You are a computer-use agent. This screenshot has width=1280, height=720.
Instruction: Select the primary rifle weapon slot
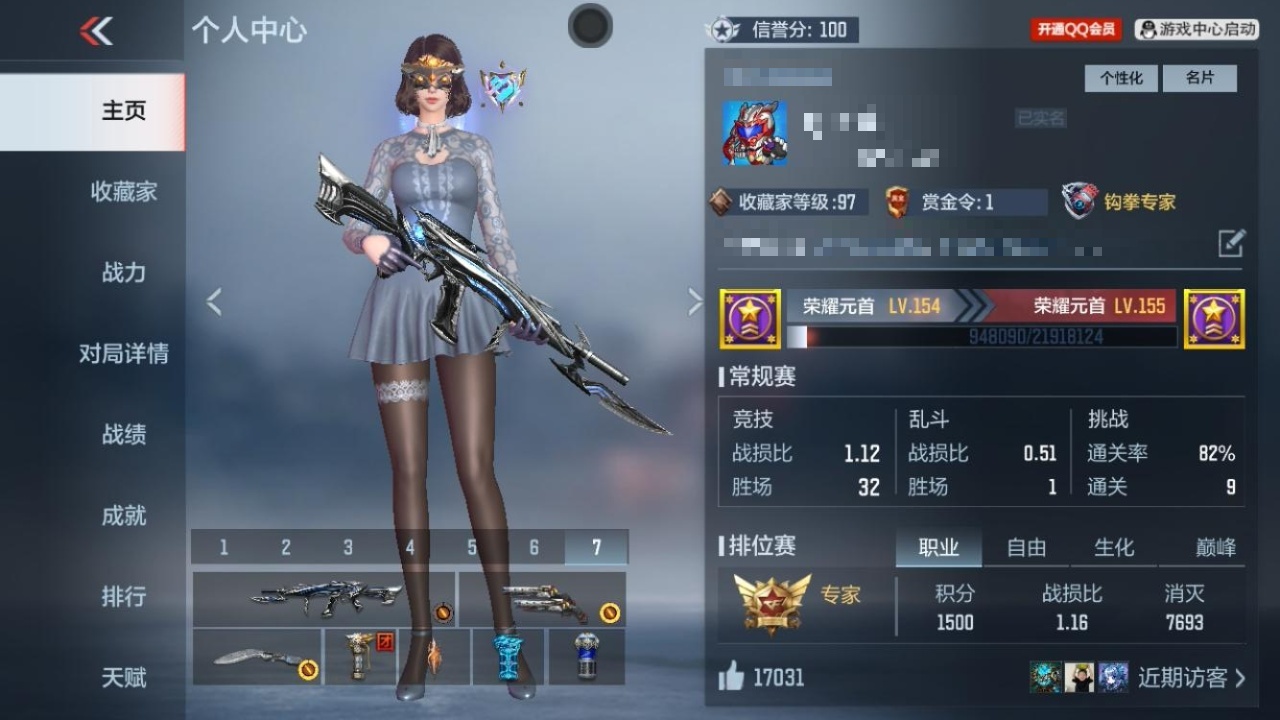pyautogui.click(x=324, y=599)
